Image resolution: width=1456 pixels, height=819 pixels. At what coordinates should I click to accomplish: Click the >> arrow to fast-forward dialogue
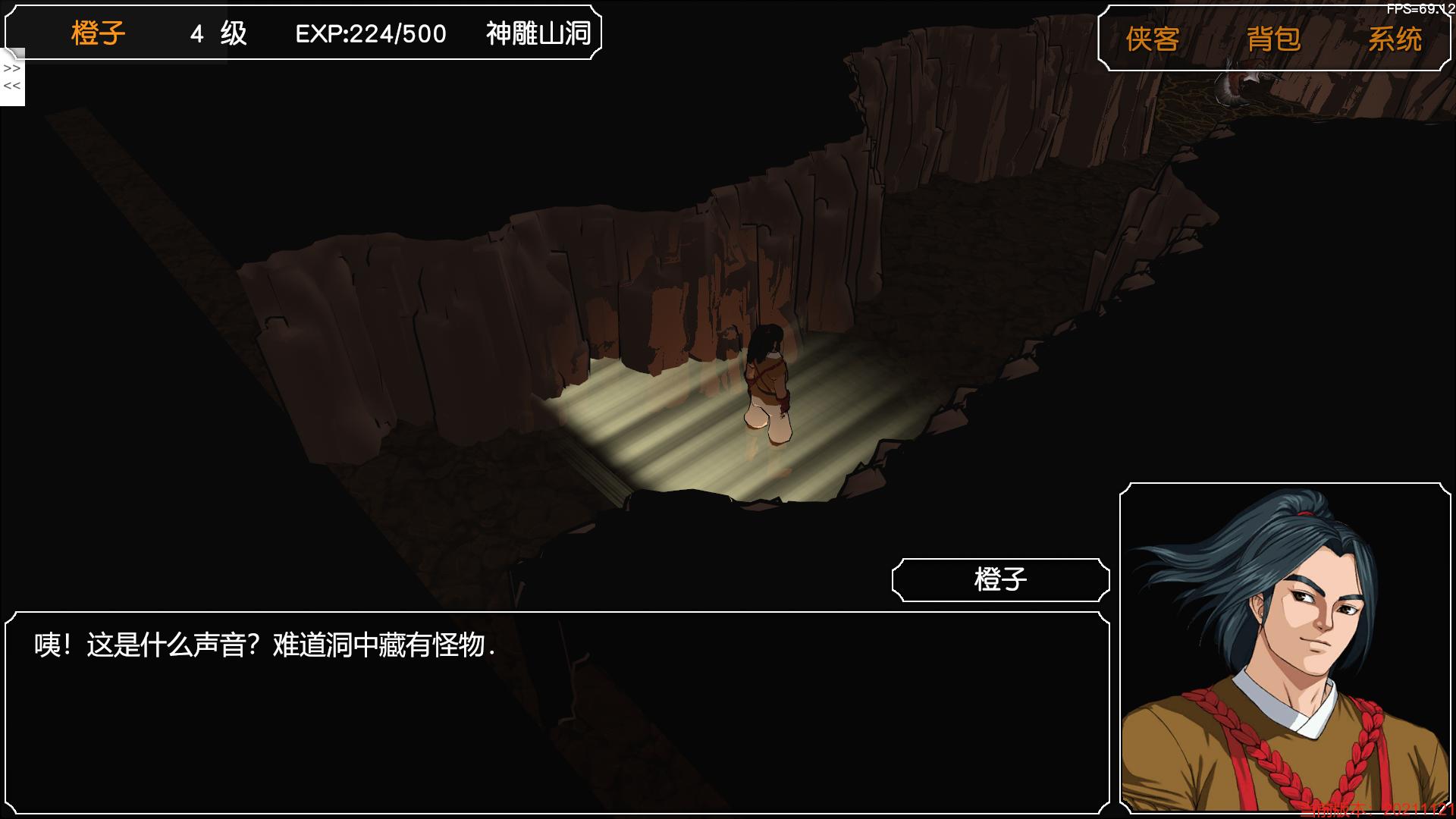pos(11,67)
